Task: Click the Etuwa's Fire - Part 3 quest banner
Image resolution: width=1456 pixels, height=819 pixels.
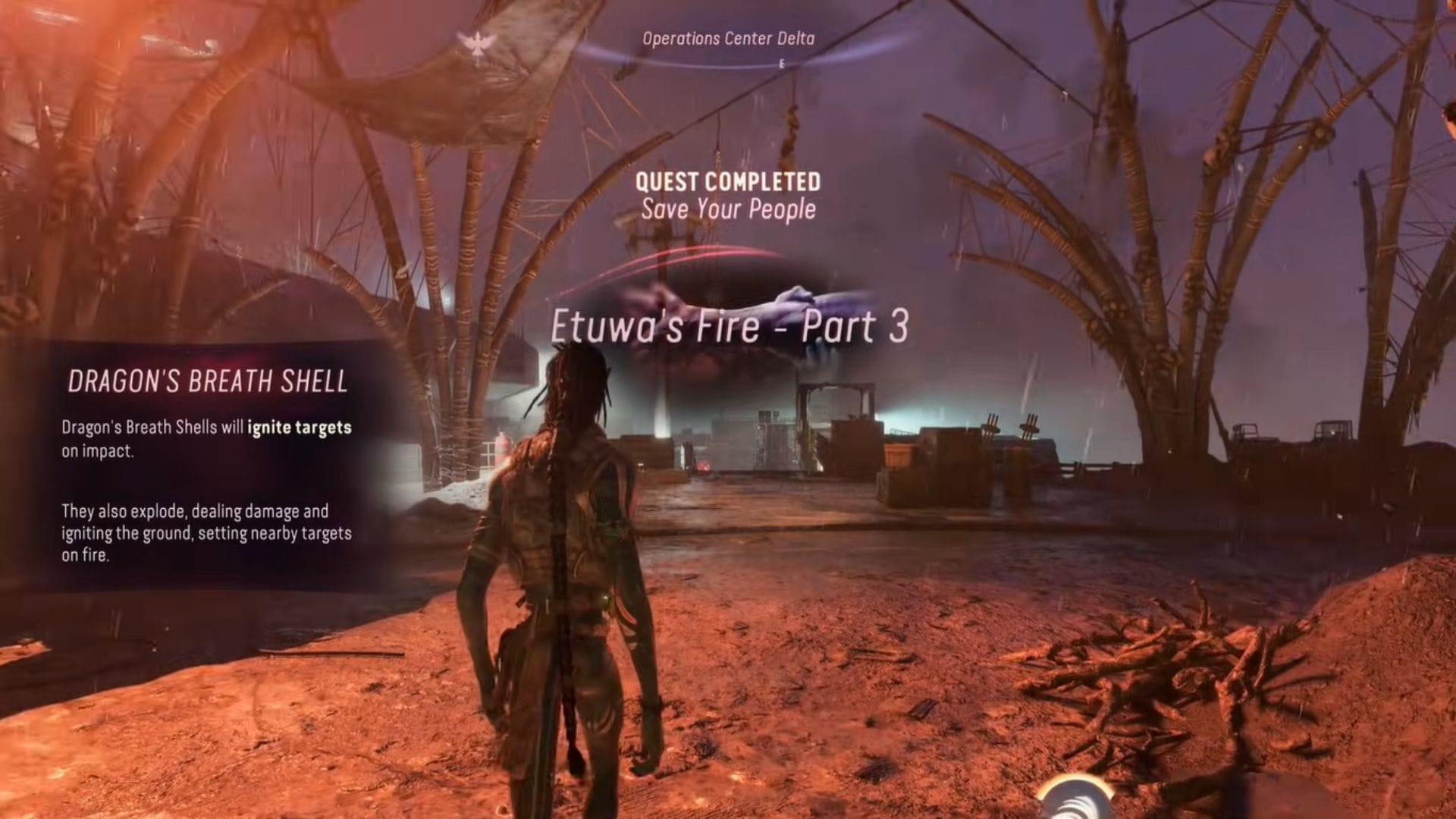Action: (729, 328)
